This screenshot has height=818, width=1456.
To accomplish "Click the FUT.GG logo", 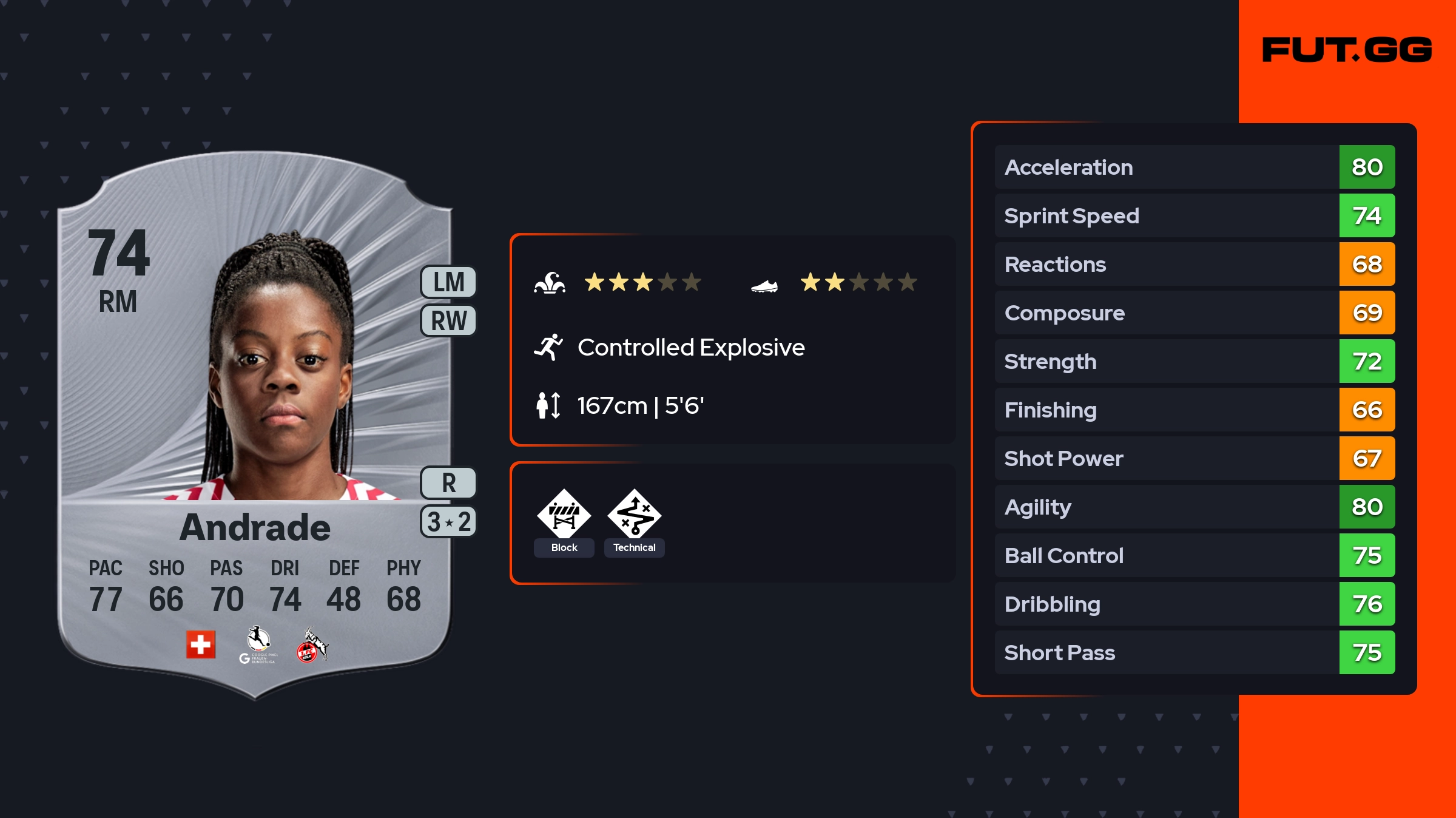I will click(1347, 50).
